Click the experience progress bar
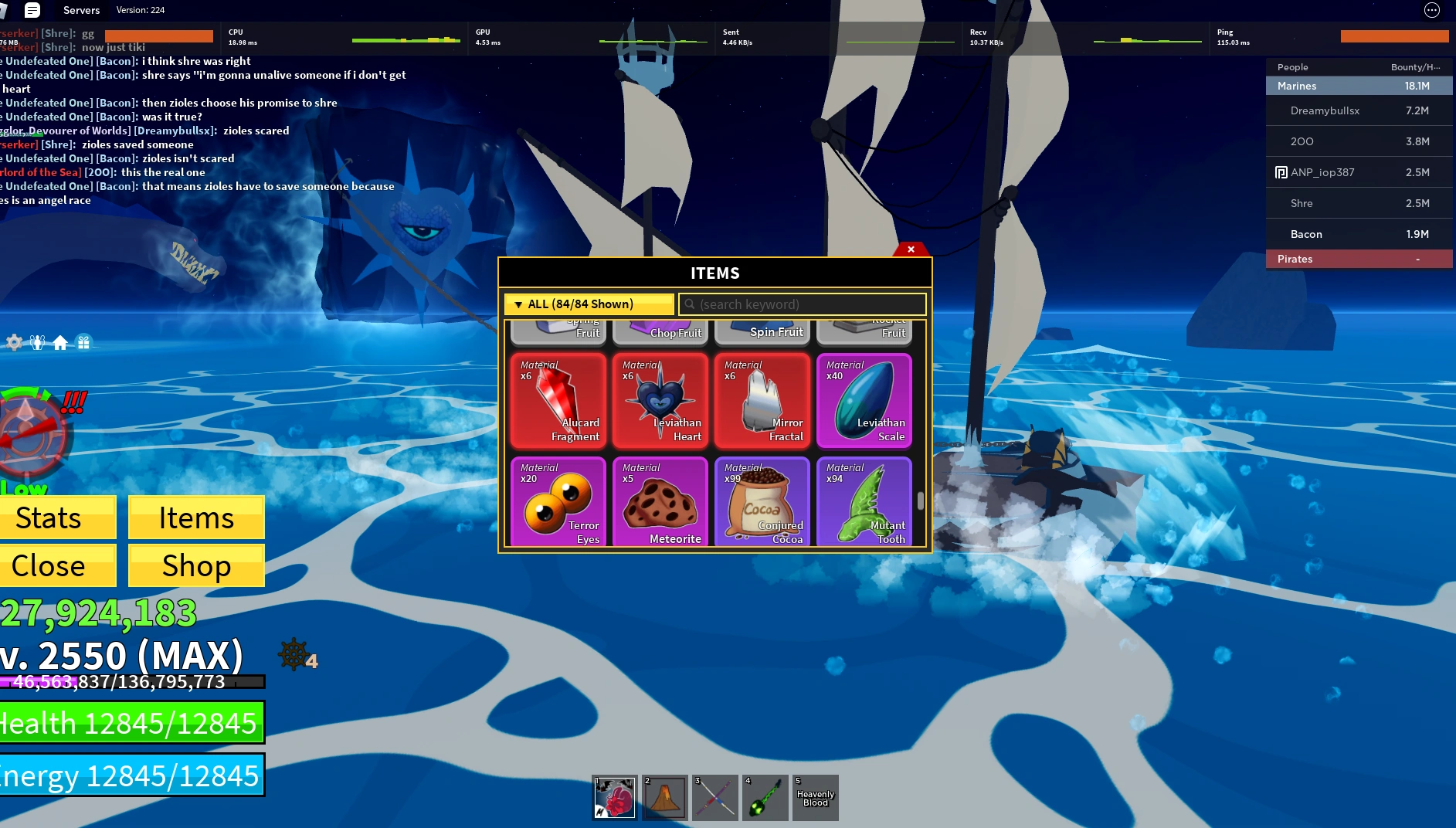 [131, 682]
